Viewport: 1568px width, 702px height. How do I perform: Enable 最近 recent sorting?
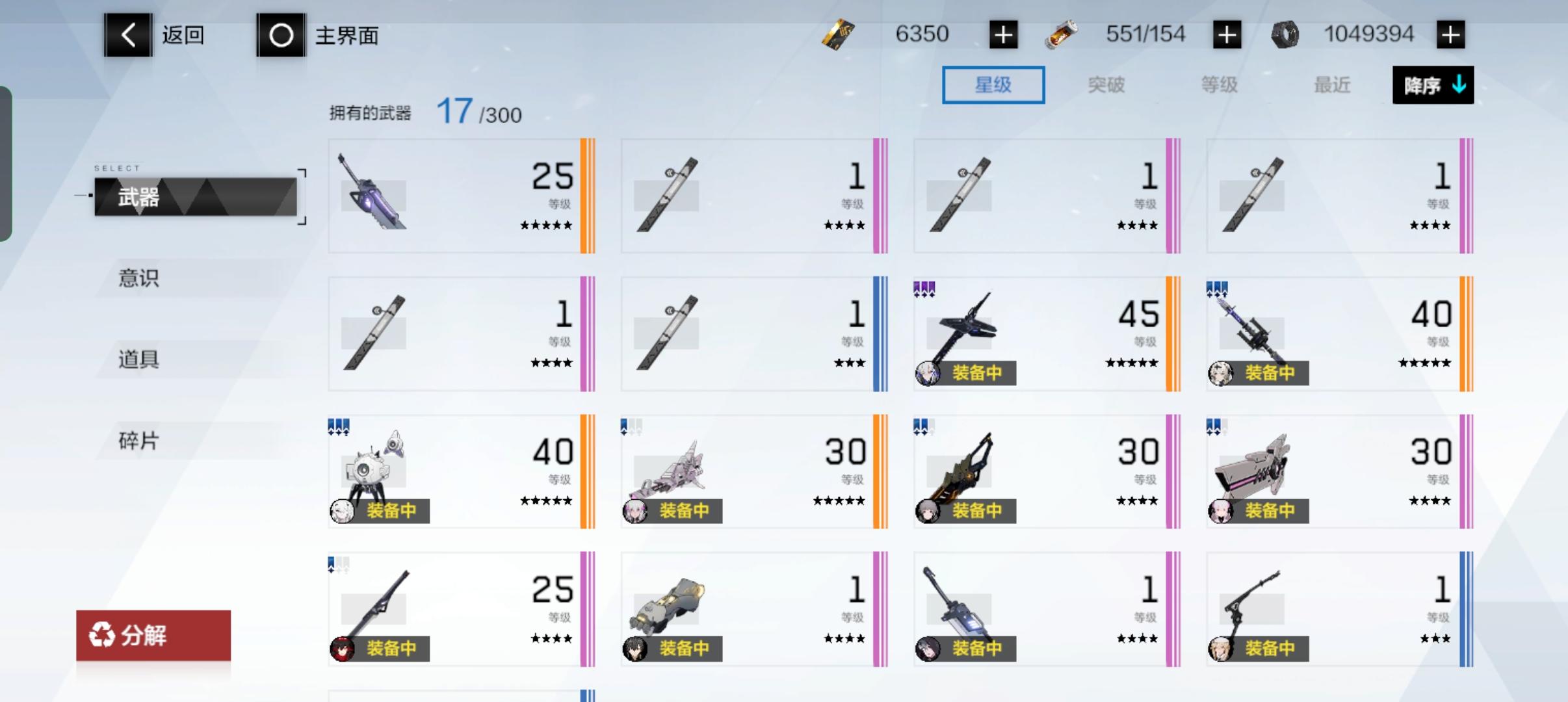pyautogui.click(x=1333, y=85)
